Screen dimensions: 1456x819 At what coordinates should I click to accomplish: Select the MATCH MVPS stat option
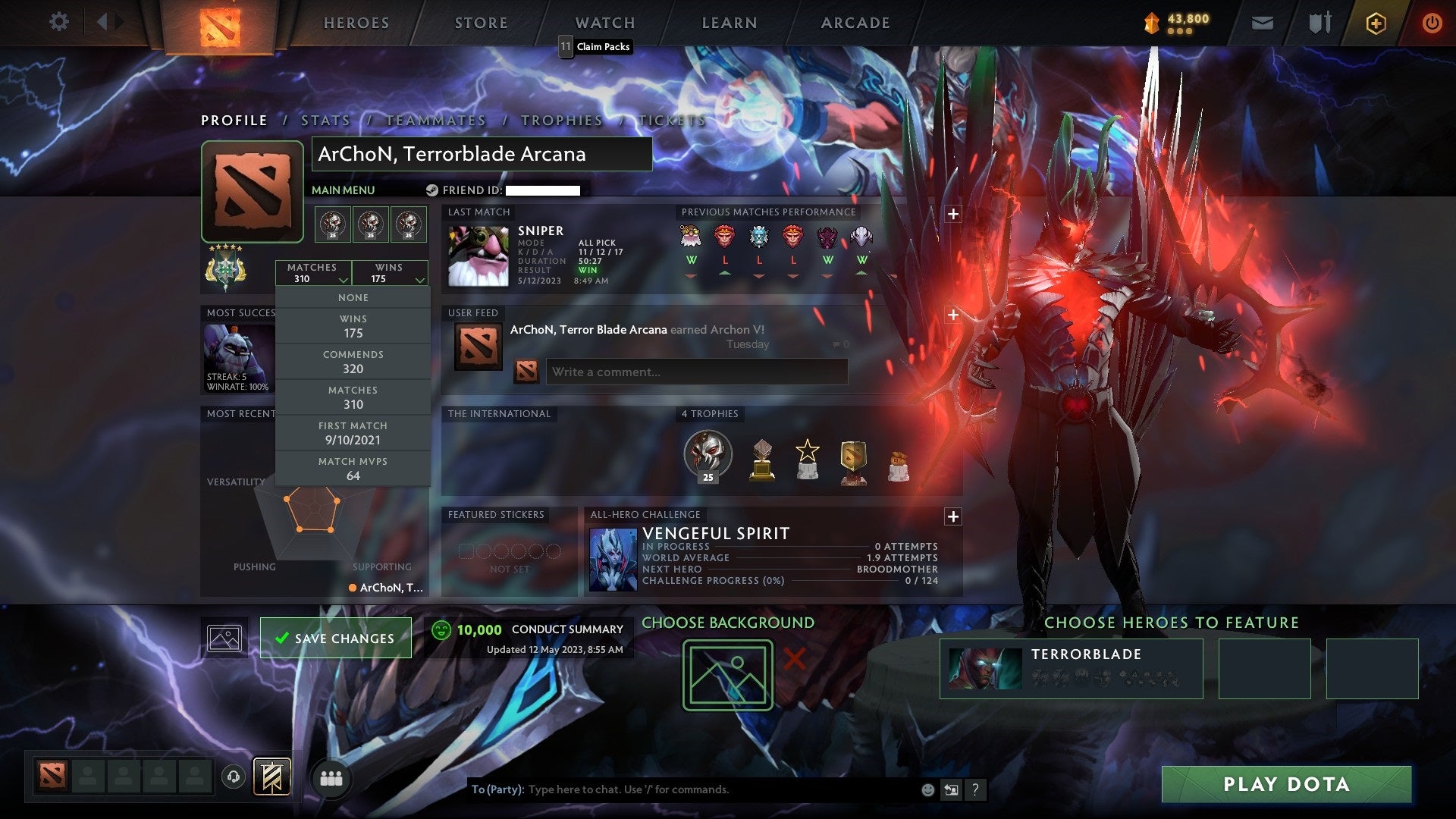pyautogui.click(x=353, y=468)
